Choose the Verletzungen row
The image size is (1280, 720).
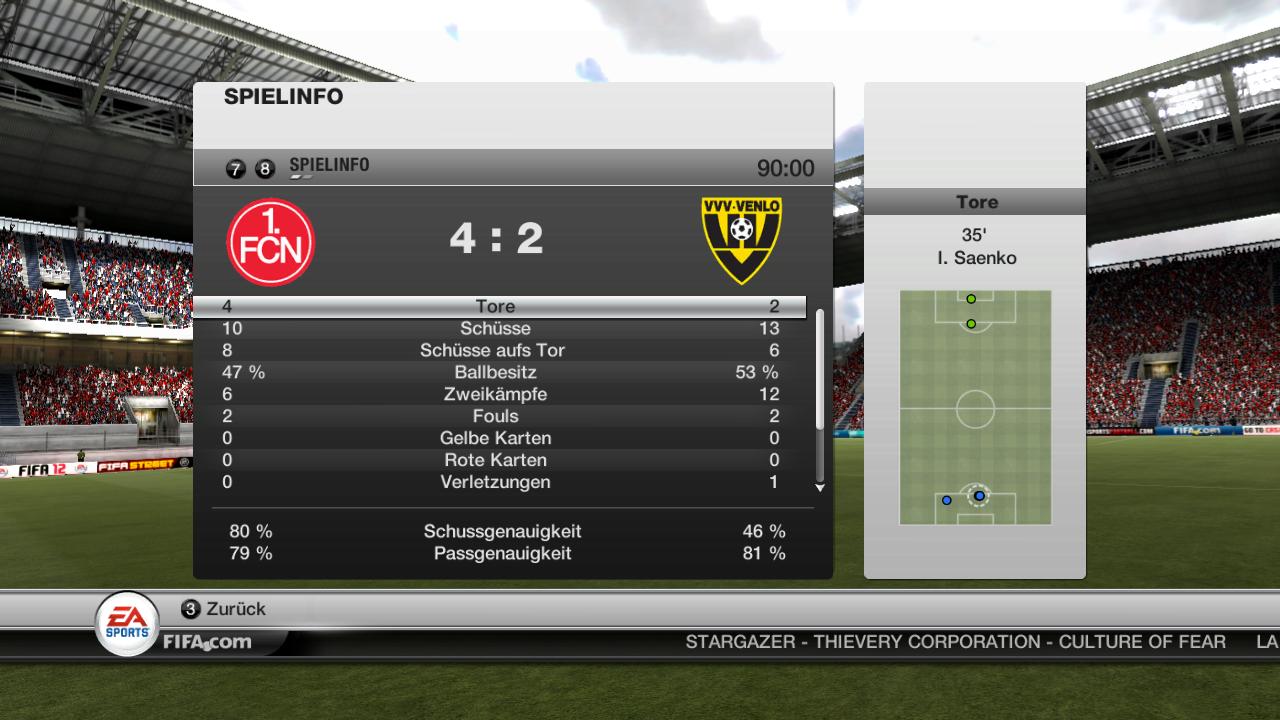click(x=497, y=483)
